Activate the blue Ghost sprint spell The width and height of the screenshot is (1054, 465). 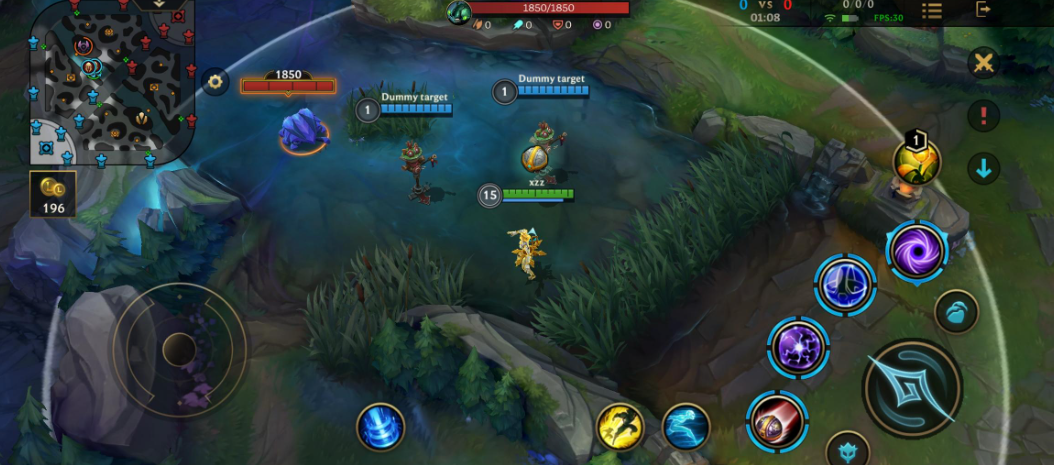click(x=686, y=426)
